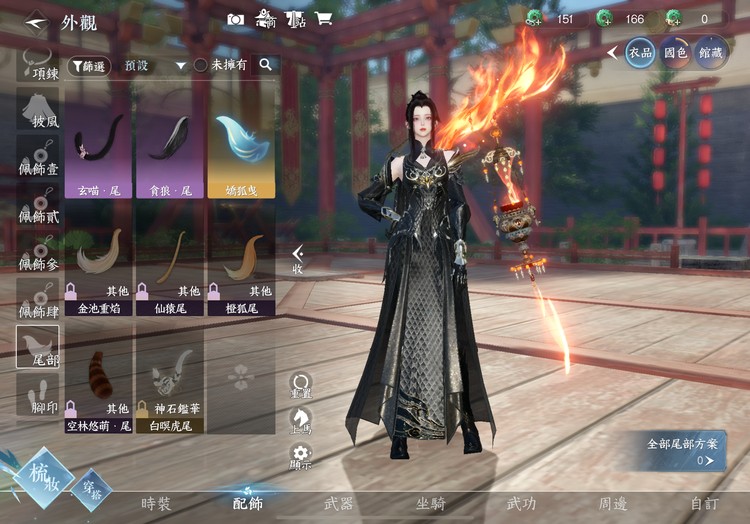This screenshot has height=524, width=750.
Task: Search tail items with the magnifier
Action: click(266, 64)
